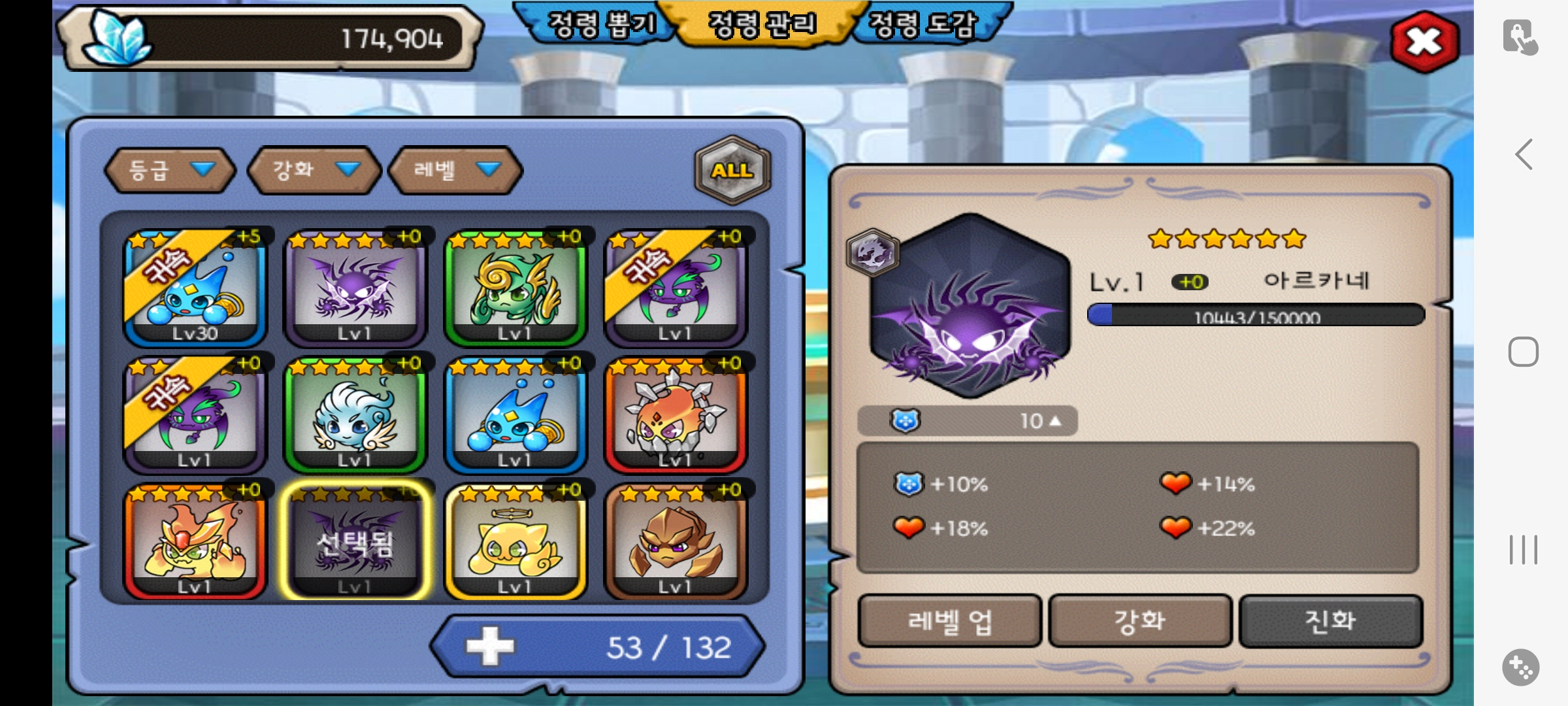
Task: Tap the 레벨 업 button
Action: tap(949, 621)
